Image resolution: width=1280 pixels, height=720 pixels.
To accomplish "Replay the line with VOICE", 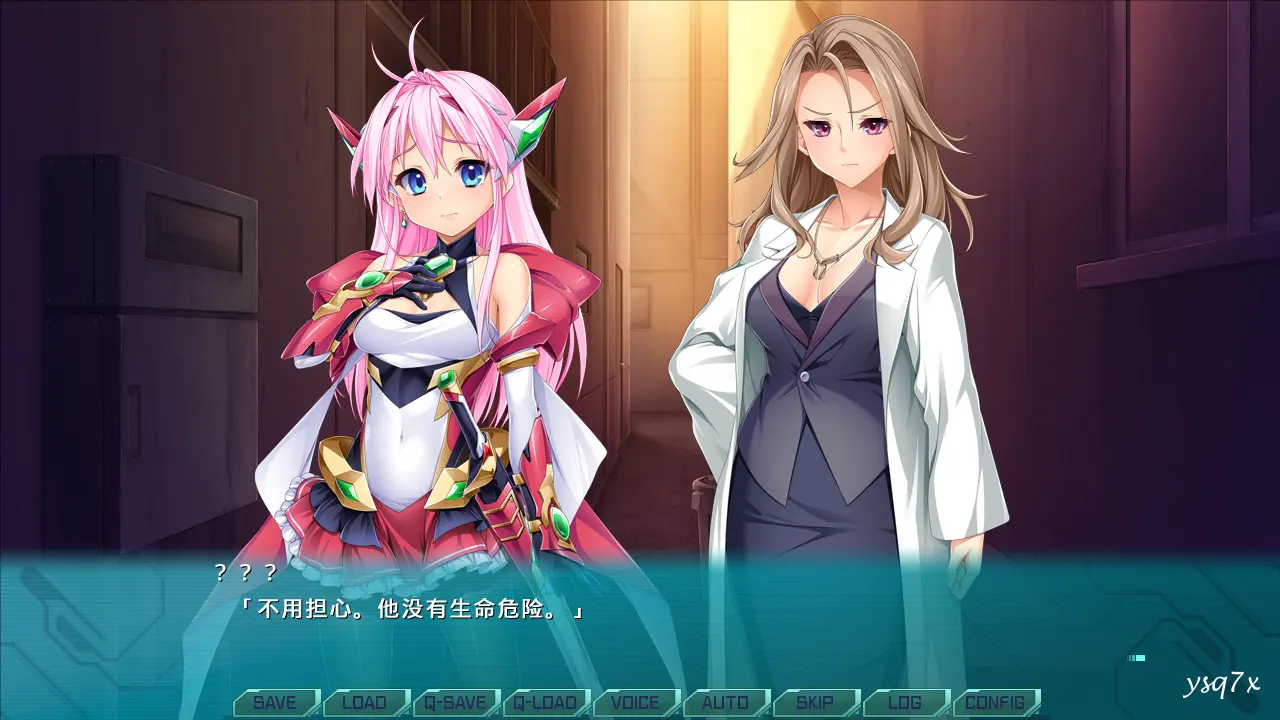I will click(x=635, y=702).
